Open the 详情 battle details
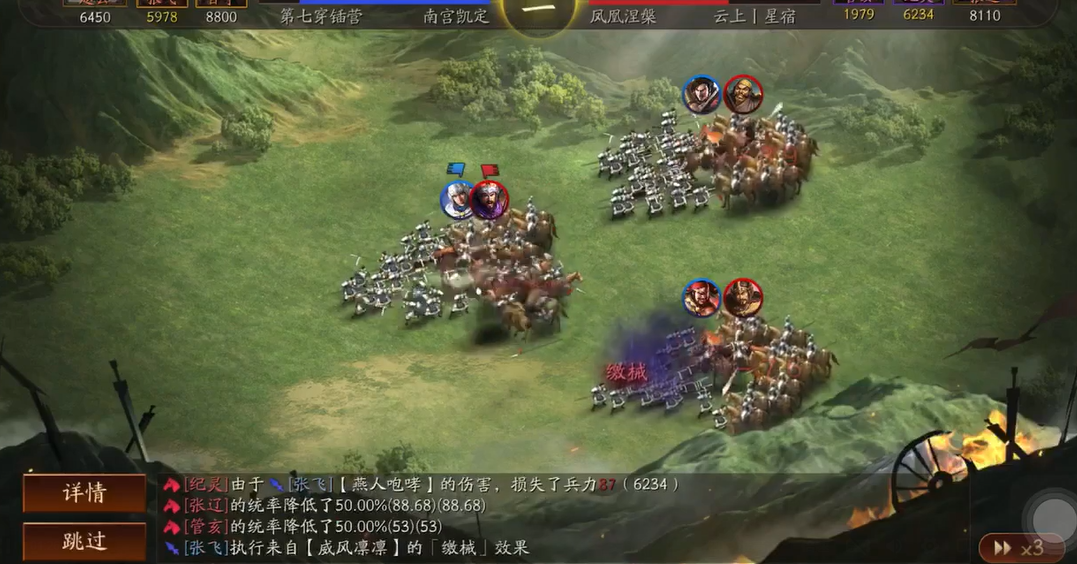Image resolution: width=1077 pixels, height=564 pixels. point(84,493)
